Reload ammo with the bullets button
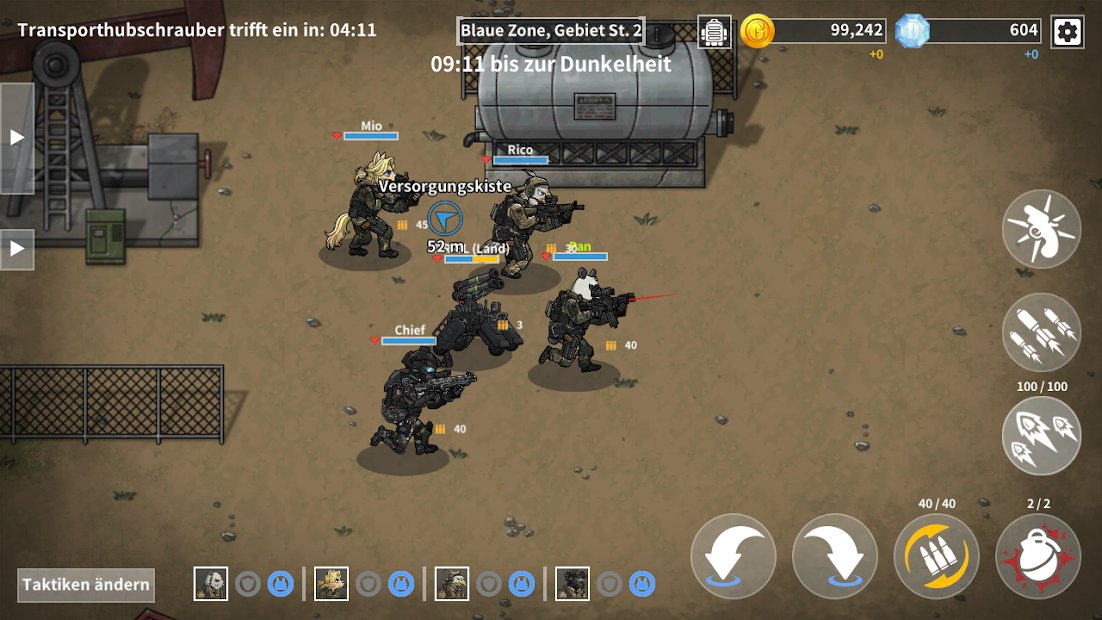Viewport: 1102px width, 620px height. click(x=936, y=556)
